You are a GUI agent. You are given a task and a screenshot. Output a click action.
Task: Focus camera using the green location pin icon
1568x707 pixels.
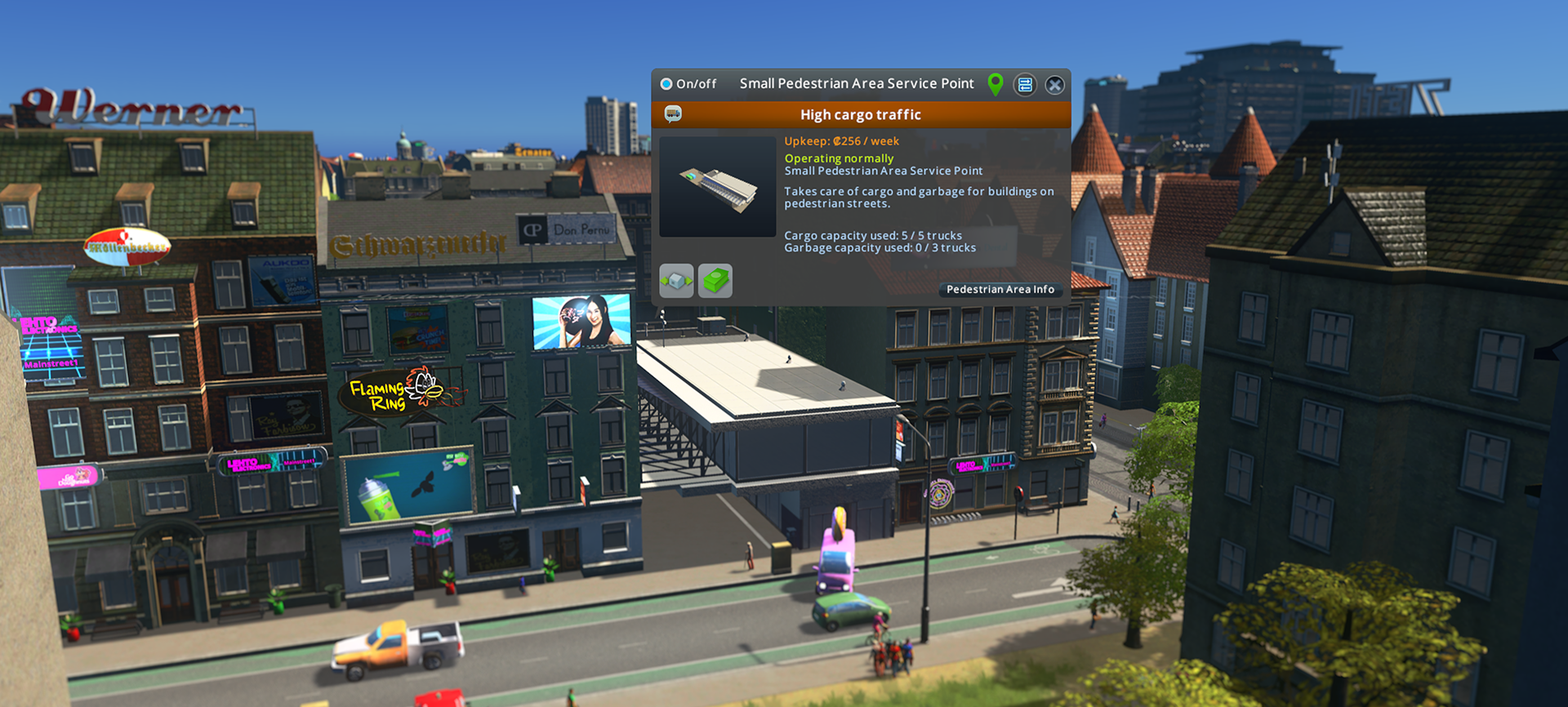[996, 84]
